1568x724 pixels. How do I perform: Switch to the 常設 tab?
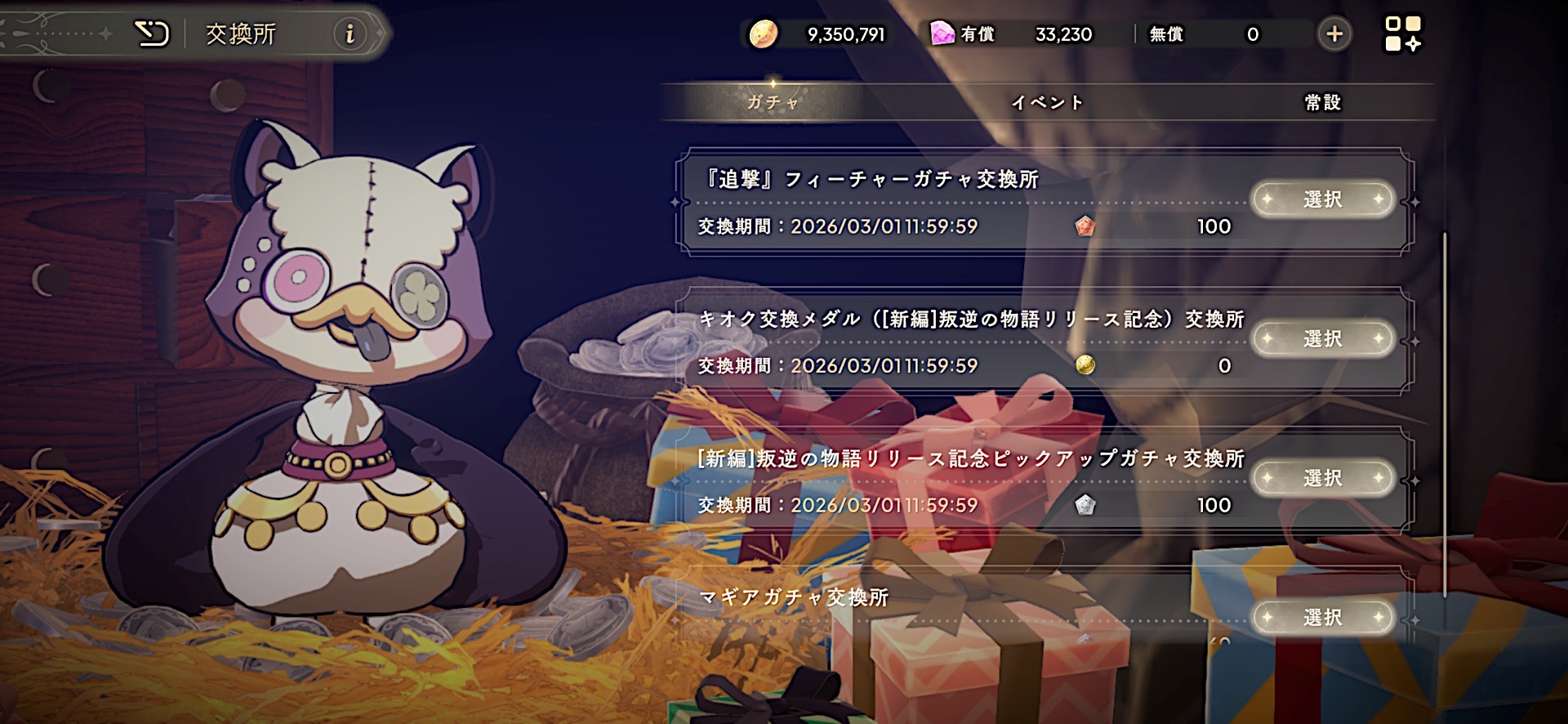pyautogui.click(x=1323, y=103)
